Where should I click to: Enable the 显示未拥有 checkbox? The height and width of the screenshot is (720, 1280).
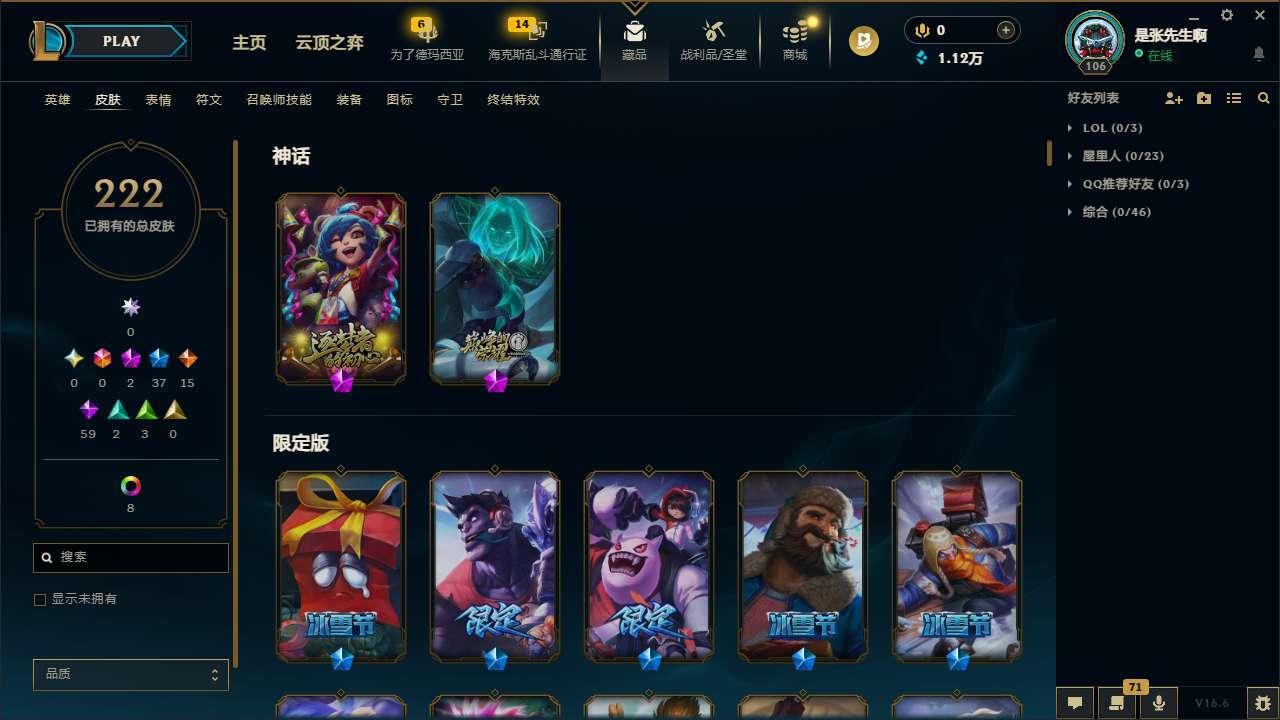[x=40, y=599]
